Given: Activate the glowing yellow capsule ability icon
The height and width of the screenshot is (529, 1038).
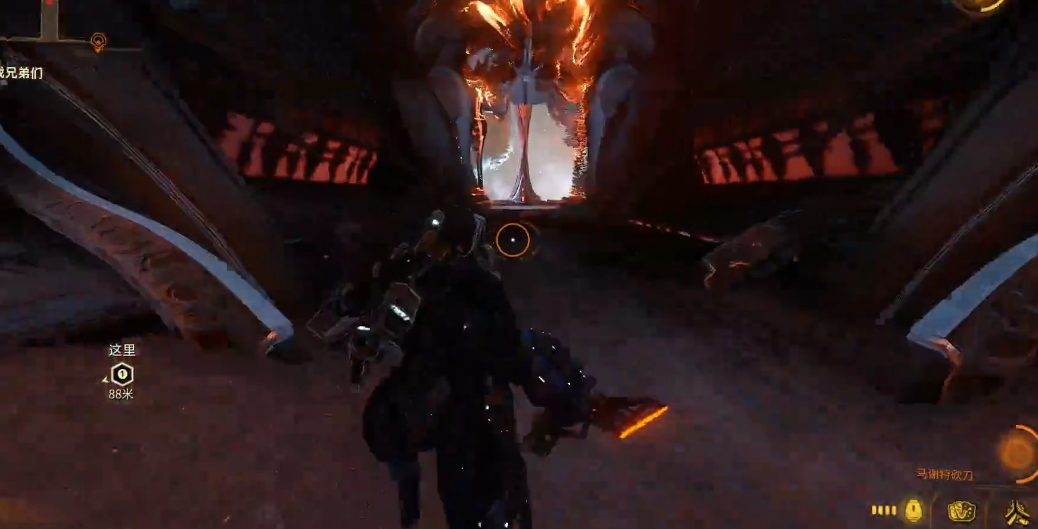Looking at the screenshot, I should pyautogui.click(x=913, y=510).
